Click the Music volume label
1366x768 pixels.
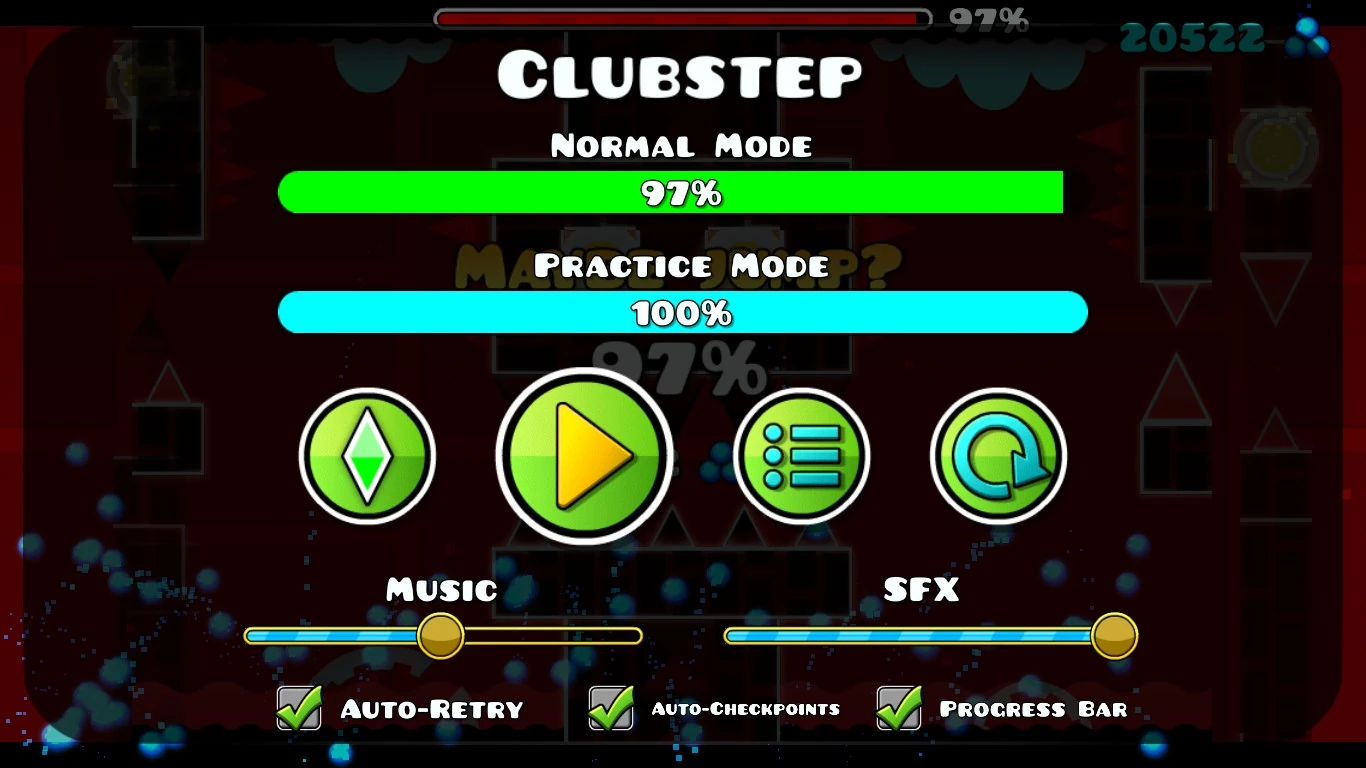443,590
